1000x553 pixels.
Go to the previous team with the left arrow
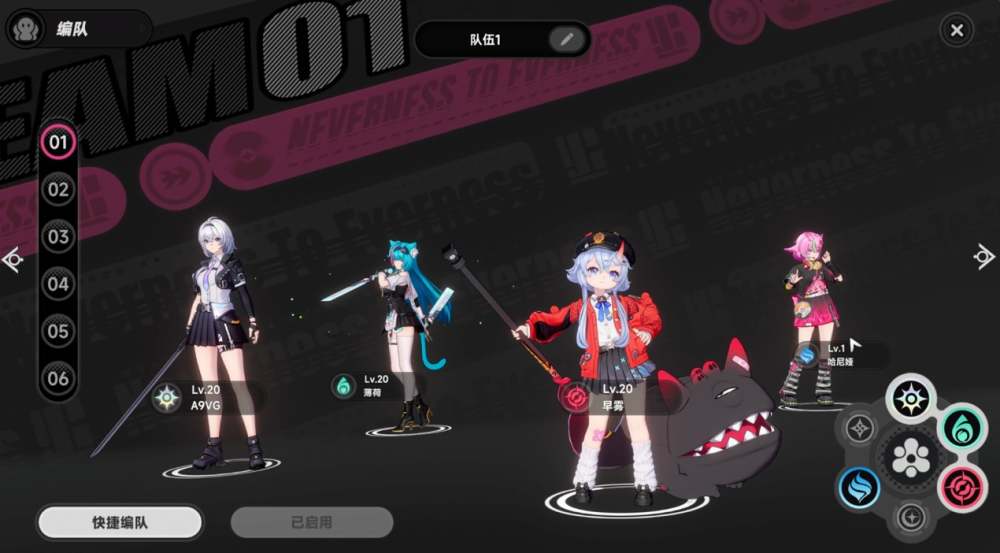pos(13,260)
